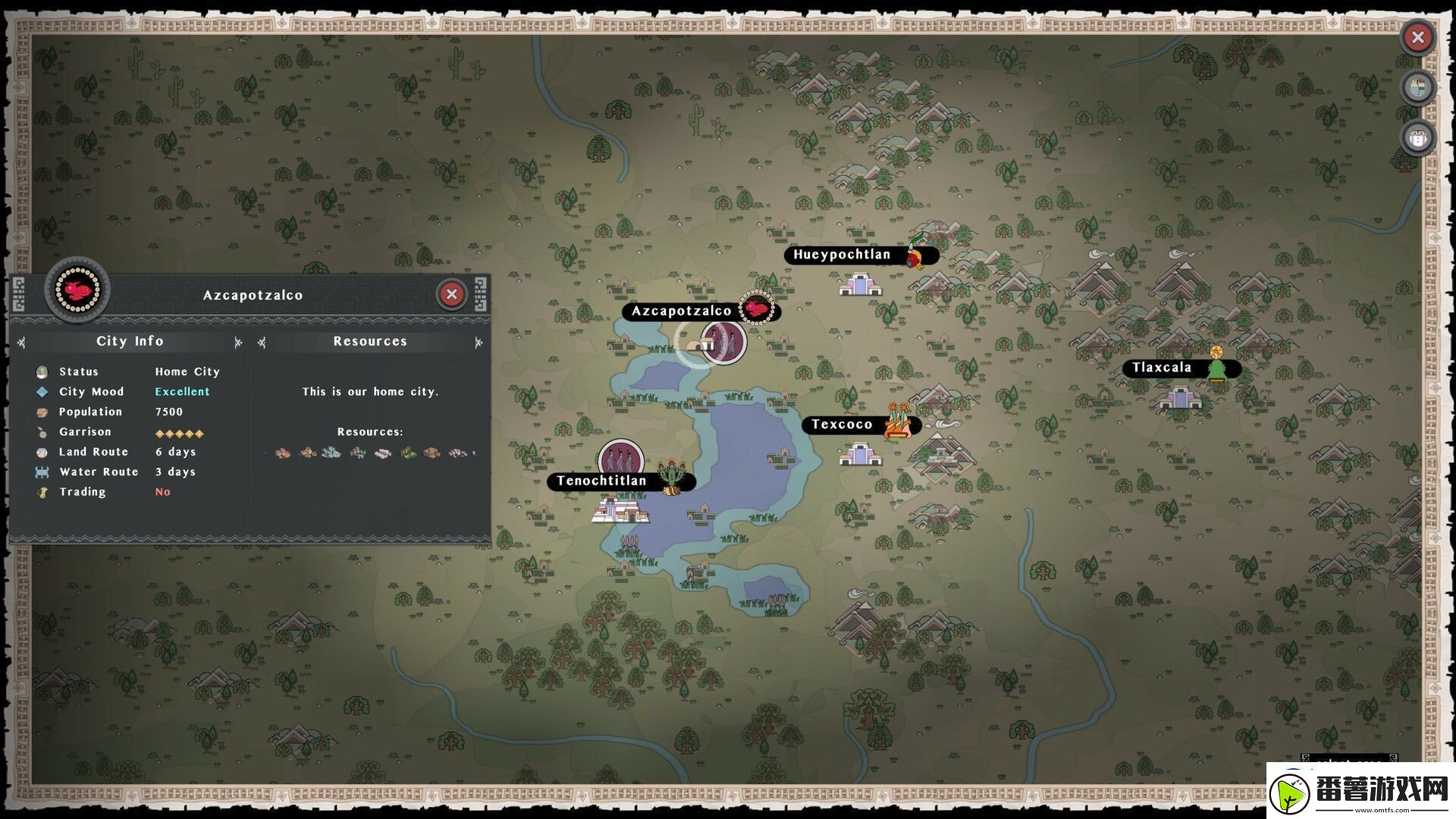Click the envoy group marker above Tenochtitlan
Screen dimensions: 1456x819
pos(620,459)
